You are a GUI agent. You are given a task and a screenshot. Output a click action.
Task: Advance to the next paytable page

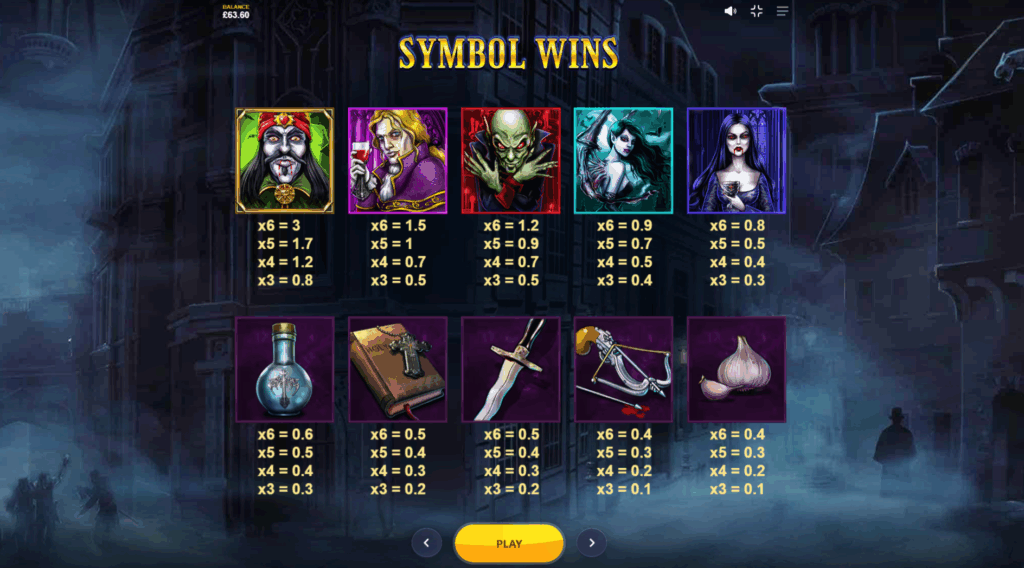(591, 543)
